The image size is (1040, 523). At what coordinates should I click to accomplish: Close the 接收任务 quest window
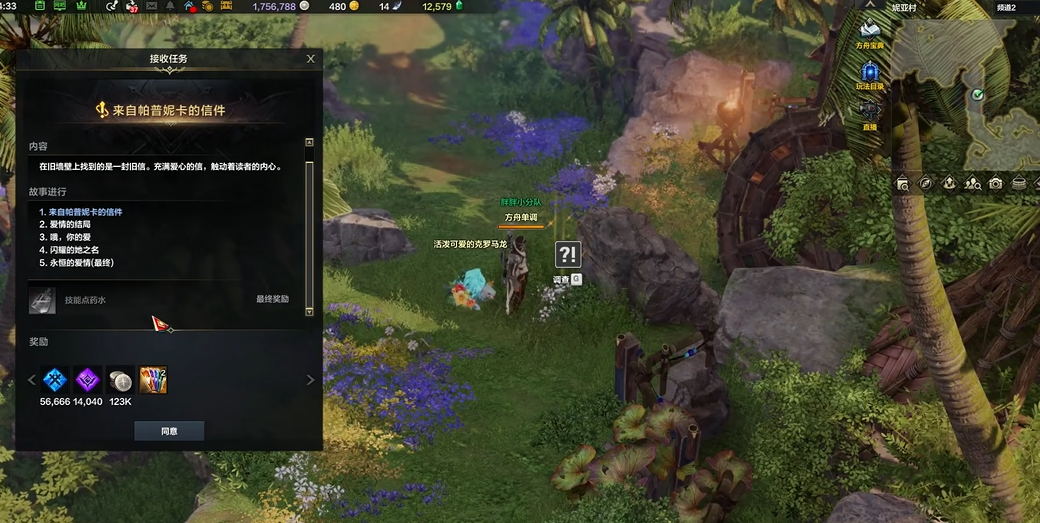311,59
